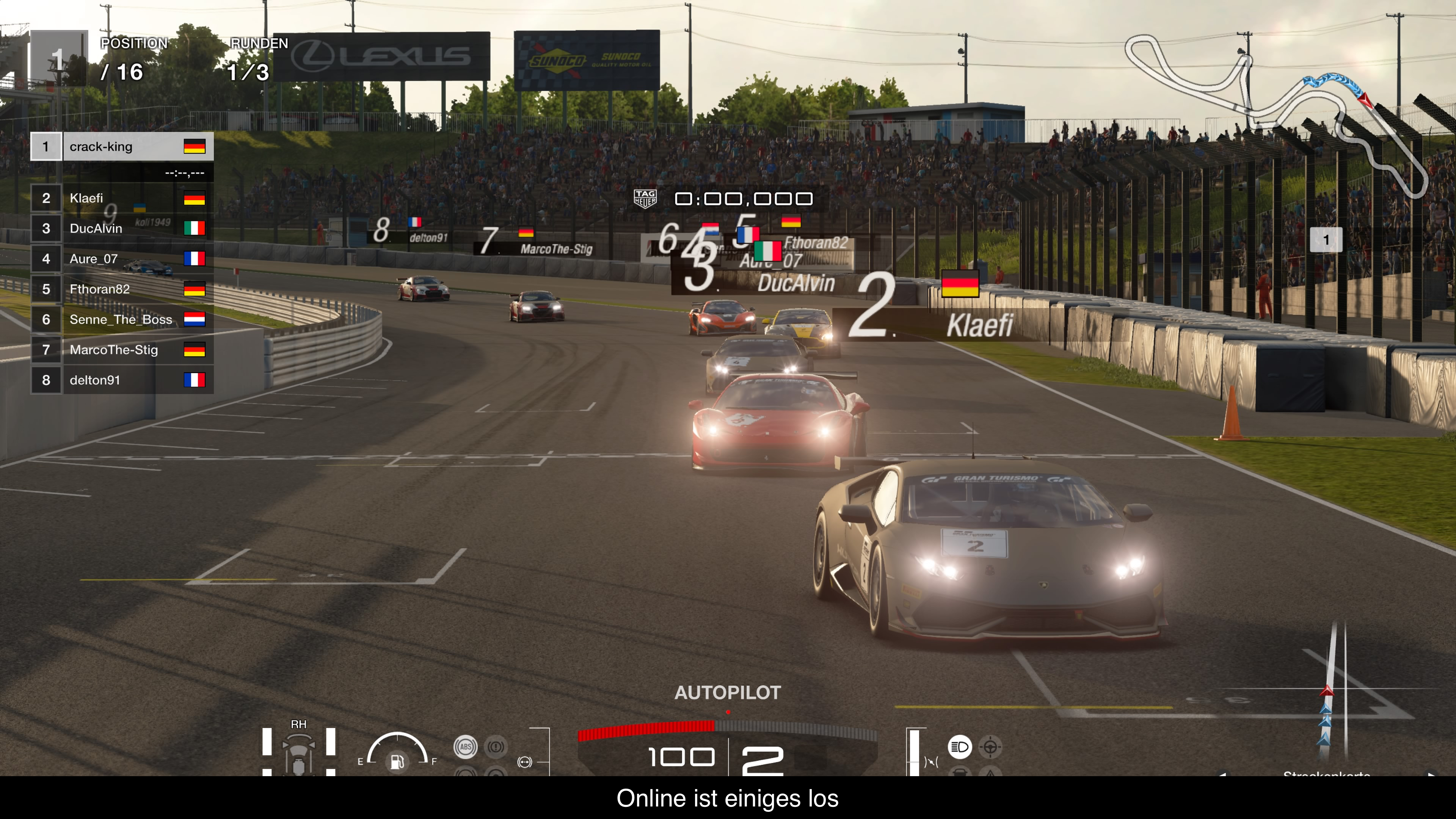Select MarcoThe-Stig's leaderboard row

tap(121, 350)
